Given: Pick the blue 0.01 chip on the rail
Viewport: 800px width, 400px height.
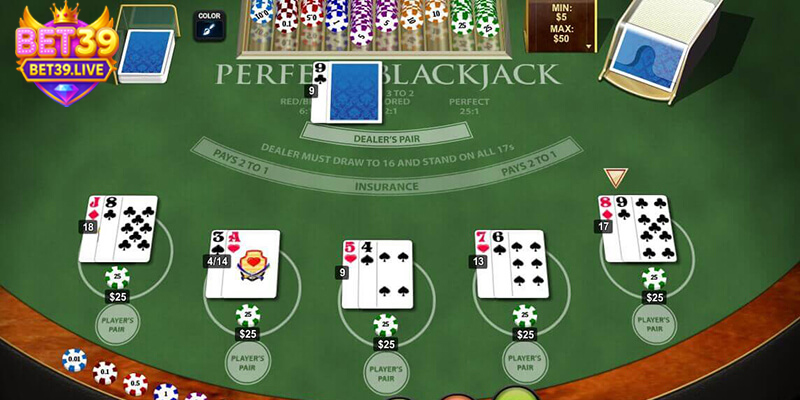Looking at the screenshot, I should [x=74, y=358].
